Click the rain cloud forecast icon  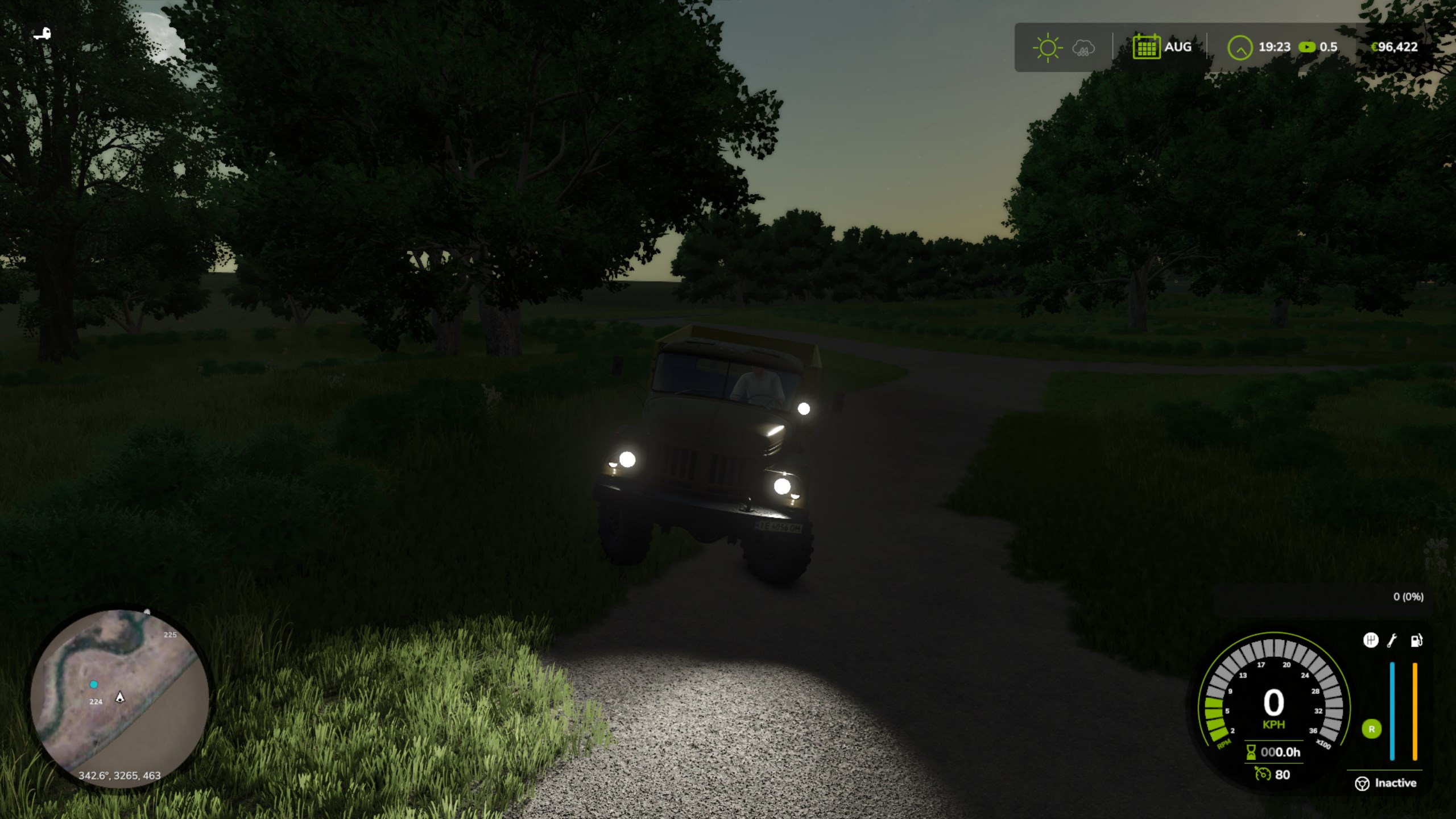(x=1083, y=48)
